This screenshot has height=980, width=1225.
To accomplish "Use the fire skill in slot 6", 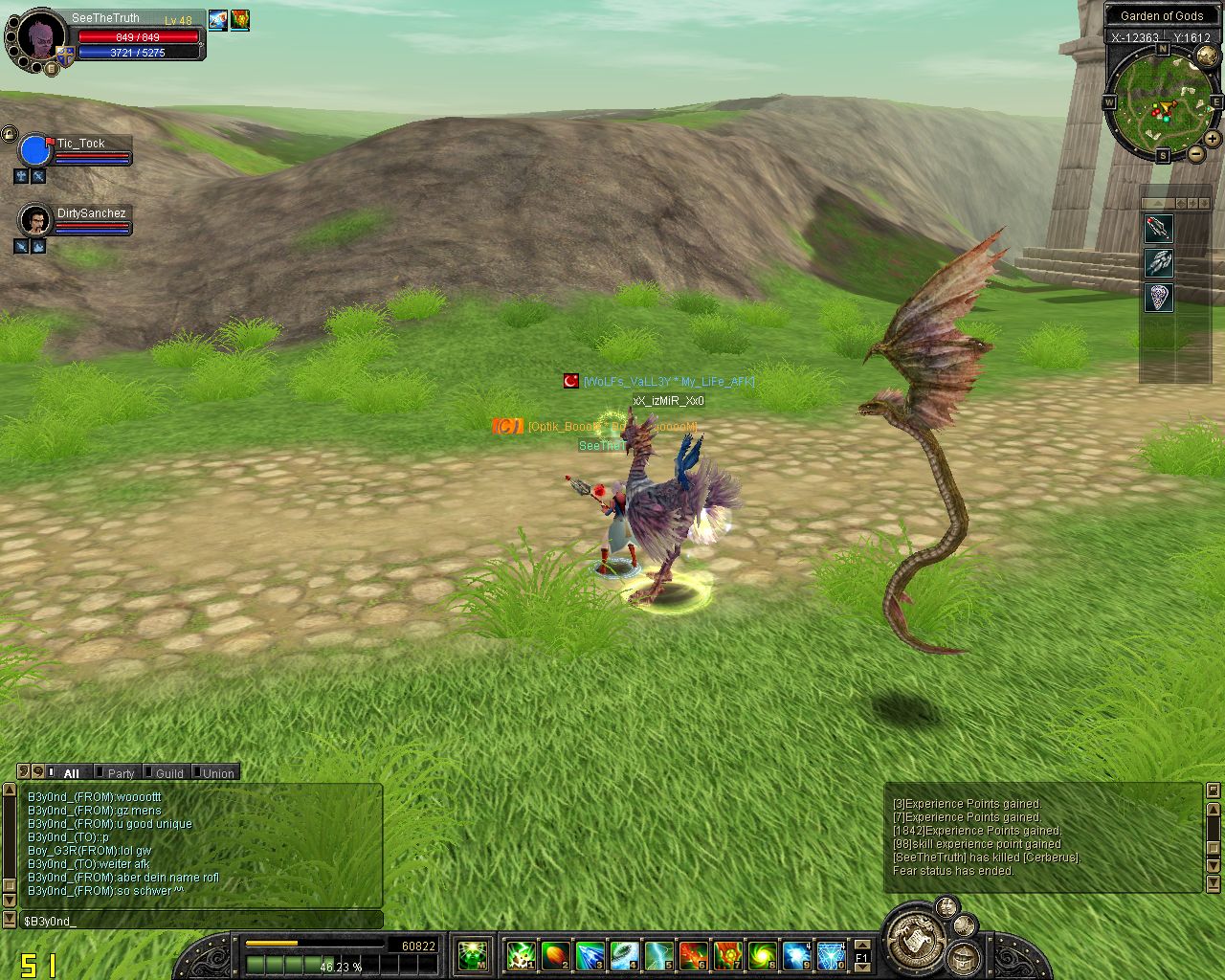I will coord(693,954).
